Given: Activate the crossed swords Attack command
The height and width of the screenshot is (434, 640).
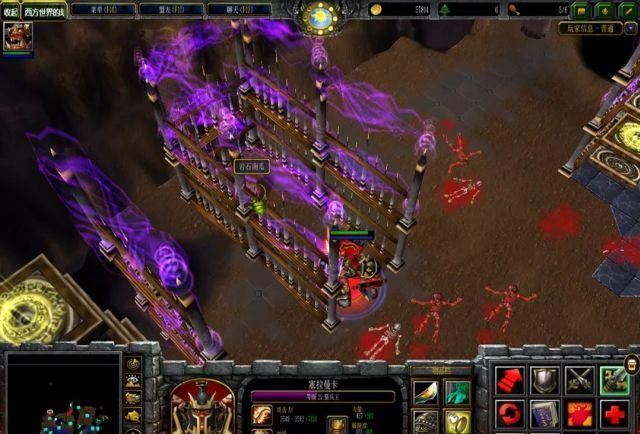Looking at the screenshot, I should pyautogui.click(x=579, y=379).
